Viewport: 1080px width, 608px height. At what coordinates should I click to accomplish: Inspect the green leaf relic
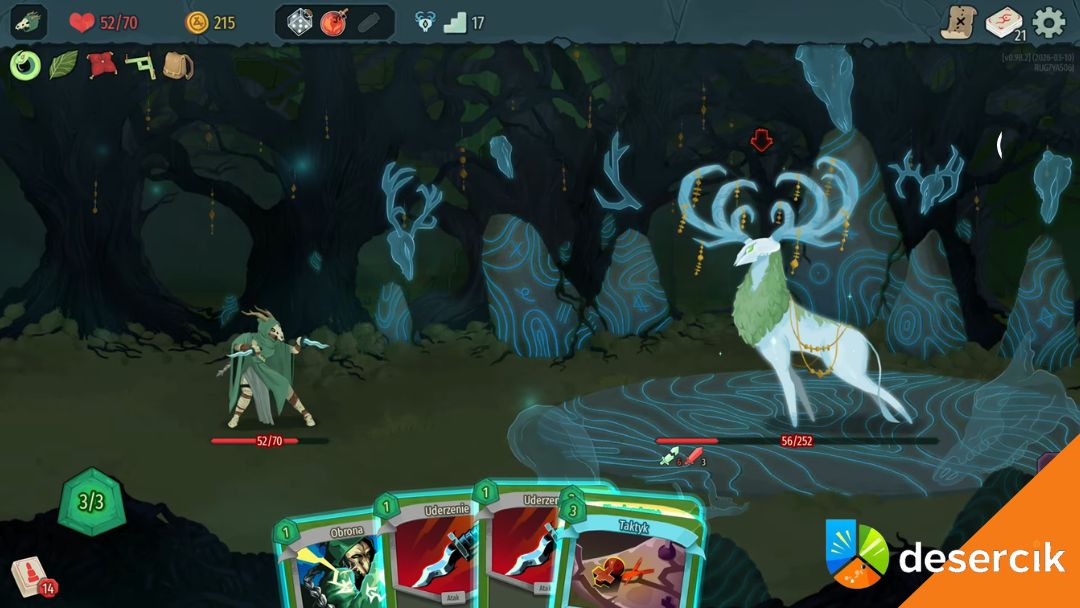pyautogui.click(x=63, y=66)
